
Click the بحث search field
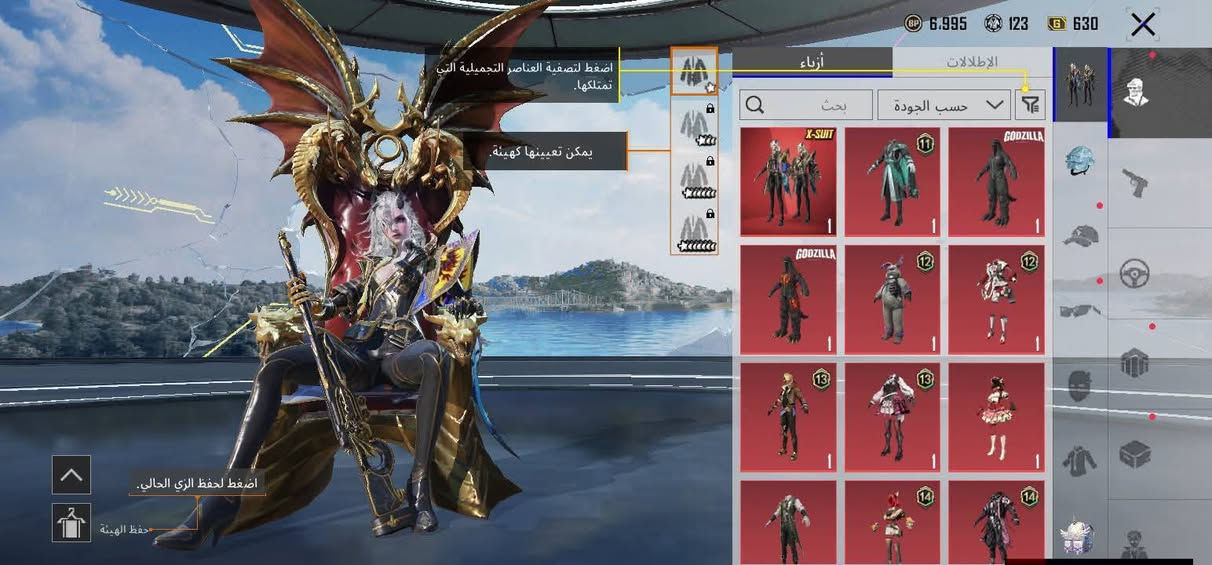(805, 105)
